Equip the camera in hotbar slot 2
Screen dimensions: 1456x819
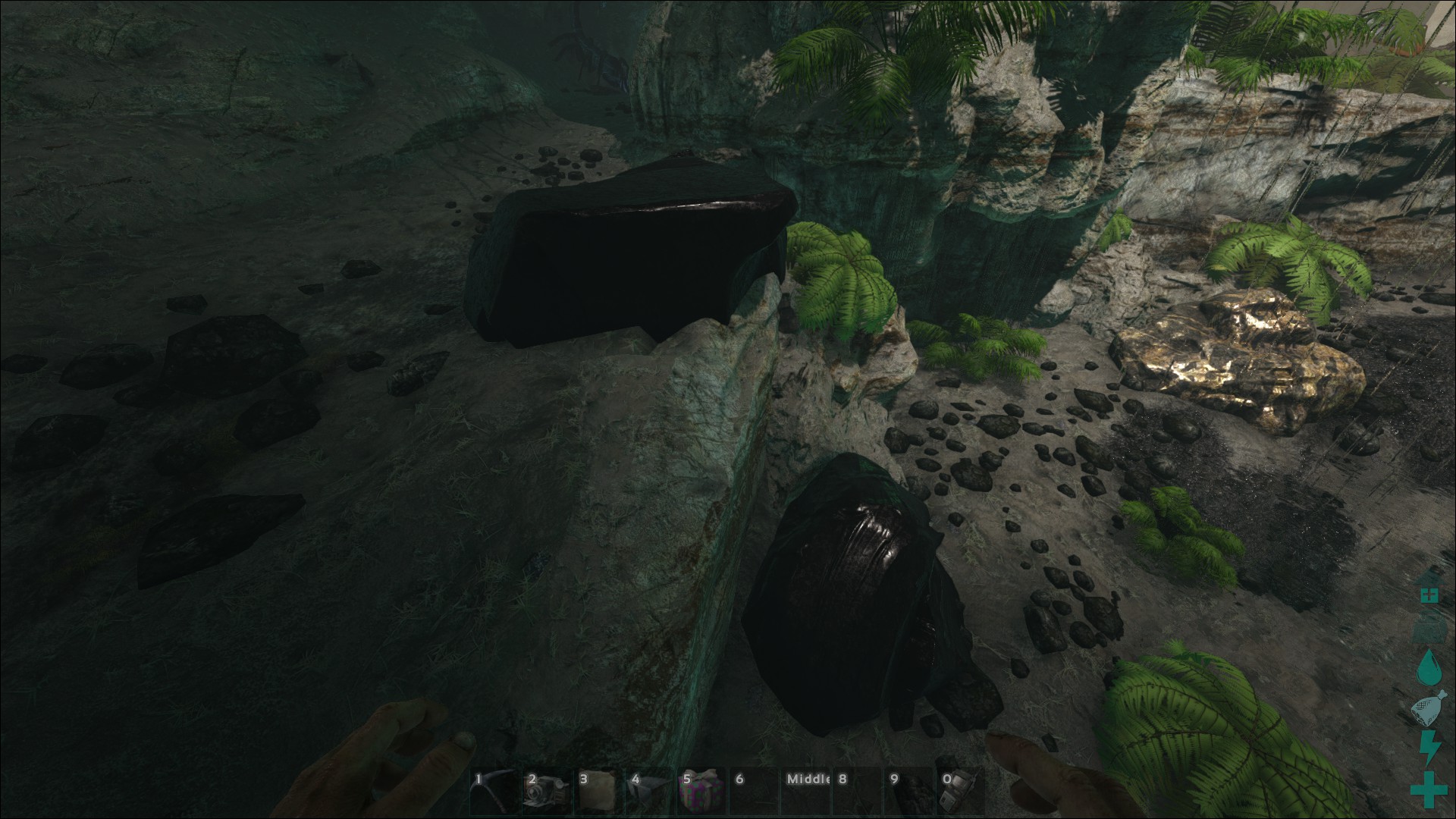point(544,791)
